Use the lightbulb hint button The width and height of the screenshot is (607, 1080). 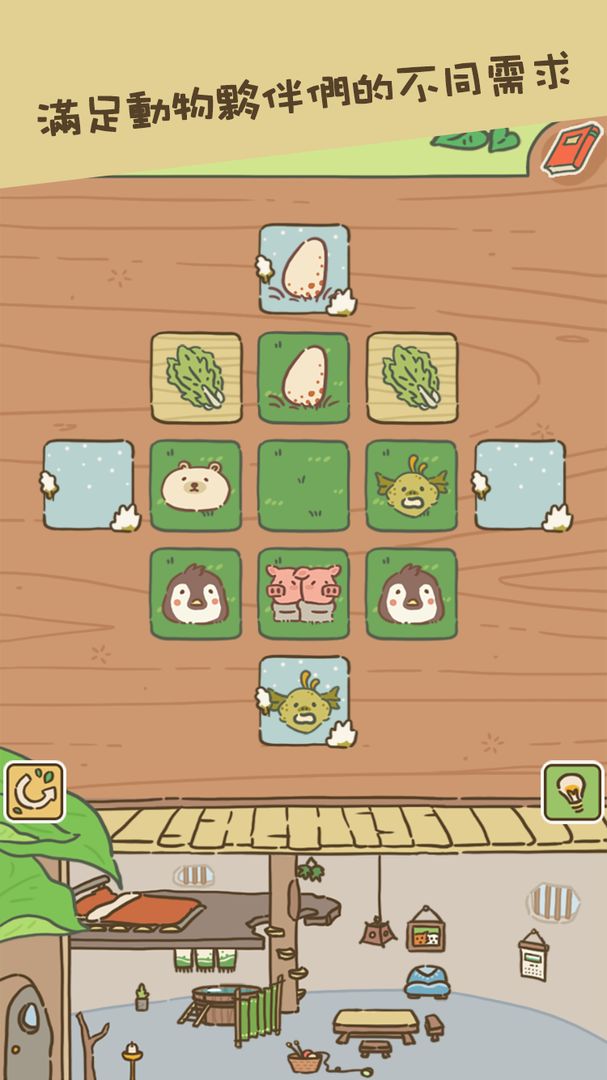pos(572,793)
